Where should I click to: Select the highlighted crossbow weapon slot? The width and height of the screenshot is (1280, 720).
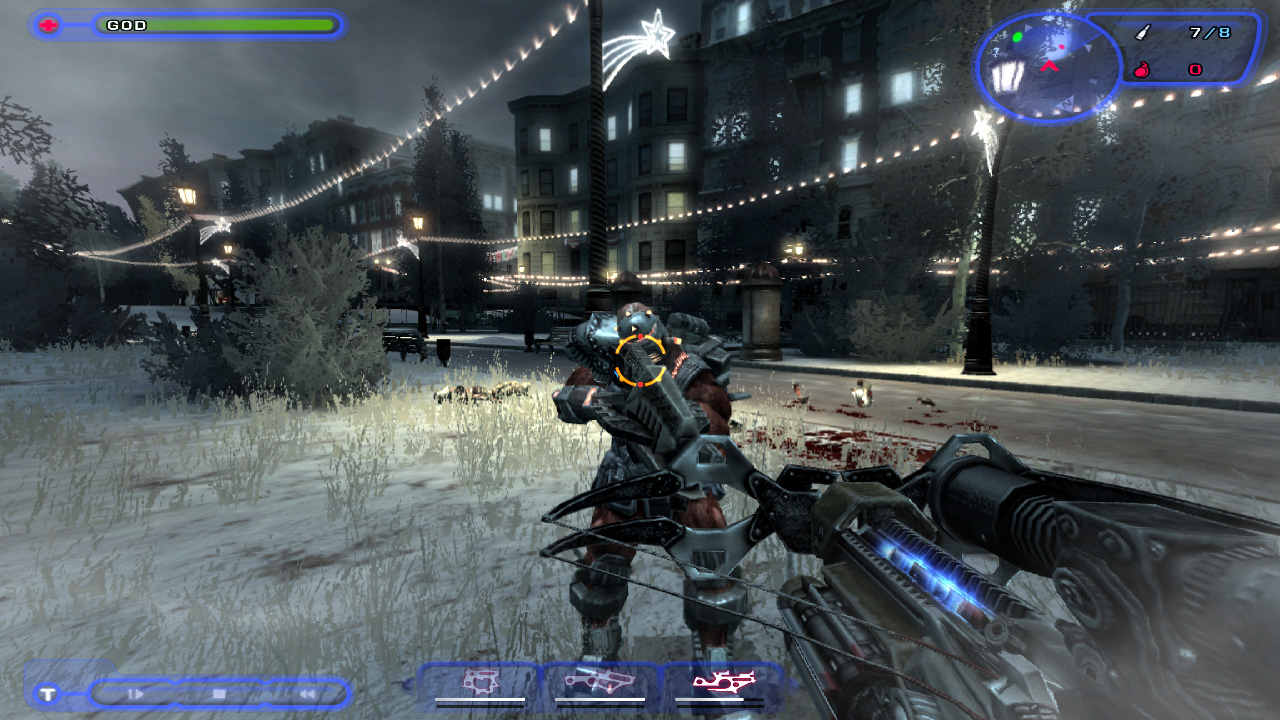[x=724, y=683]
